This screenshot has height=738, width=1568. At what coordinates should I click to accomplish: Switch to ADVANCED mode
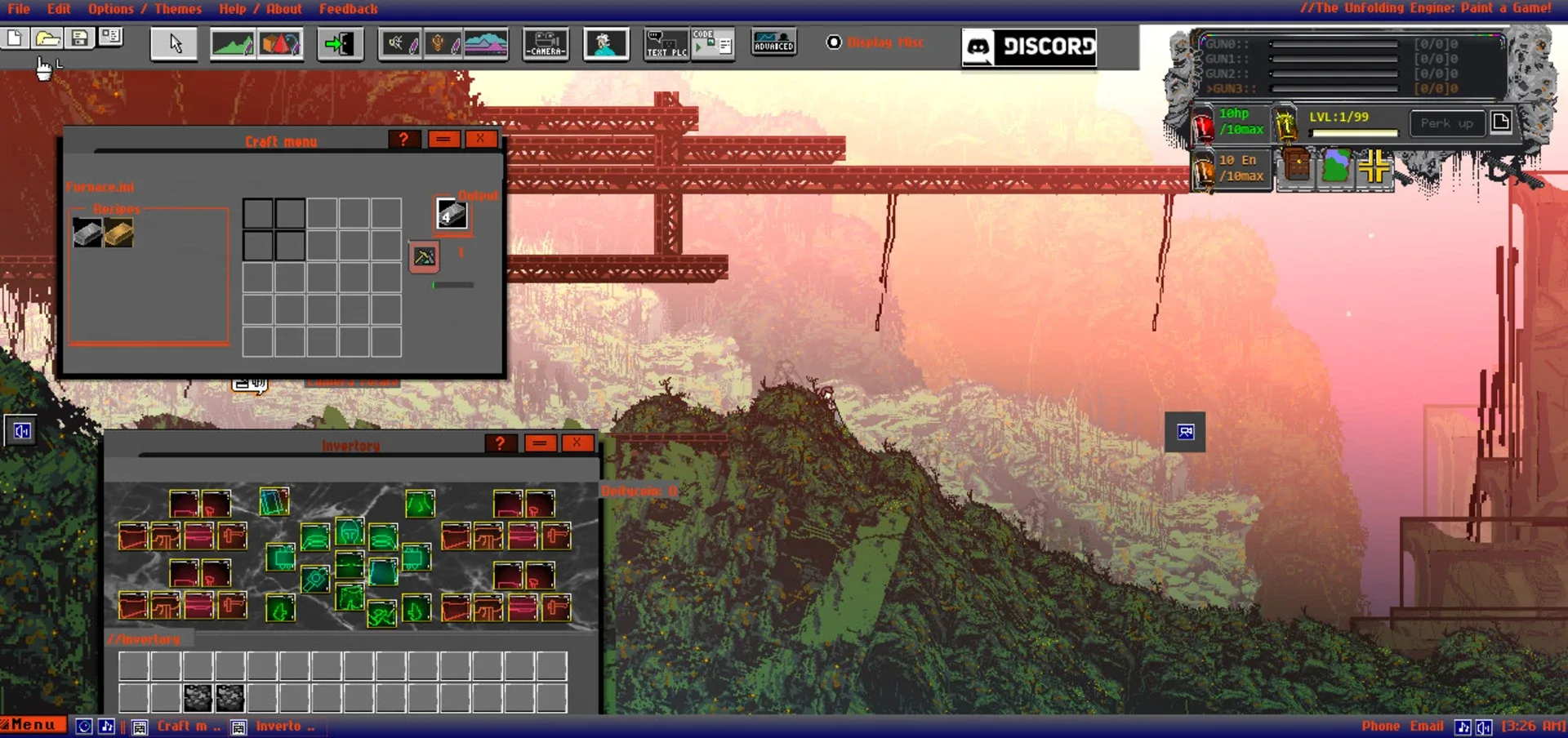773,45
